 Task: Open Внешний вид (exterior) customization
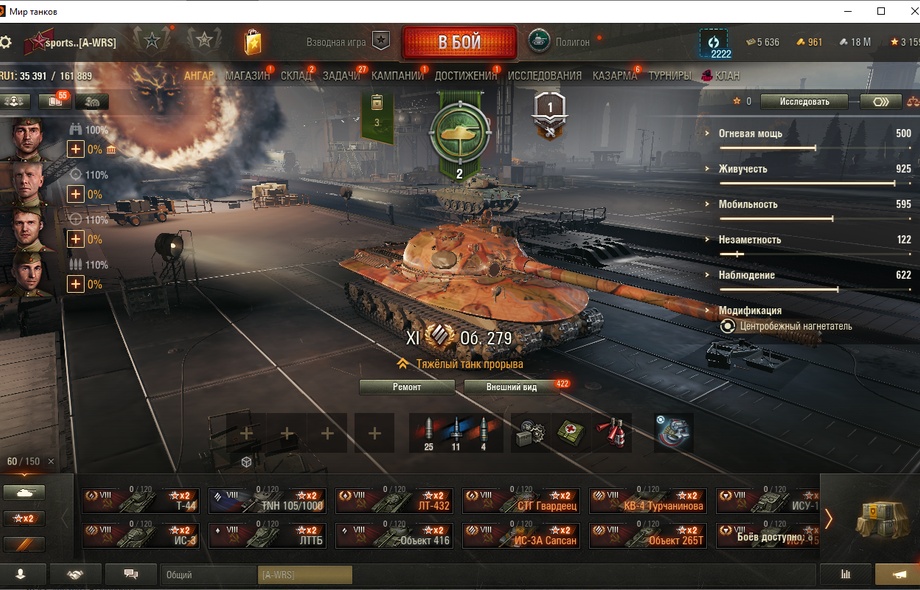(x=511, y=386)
